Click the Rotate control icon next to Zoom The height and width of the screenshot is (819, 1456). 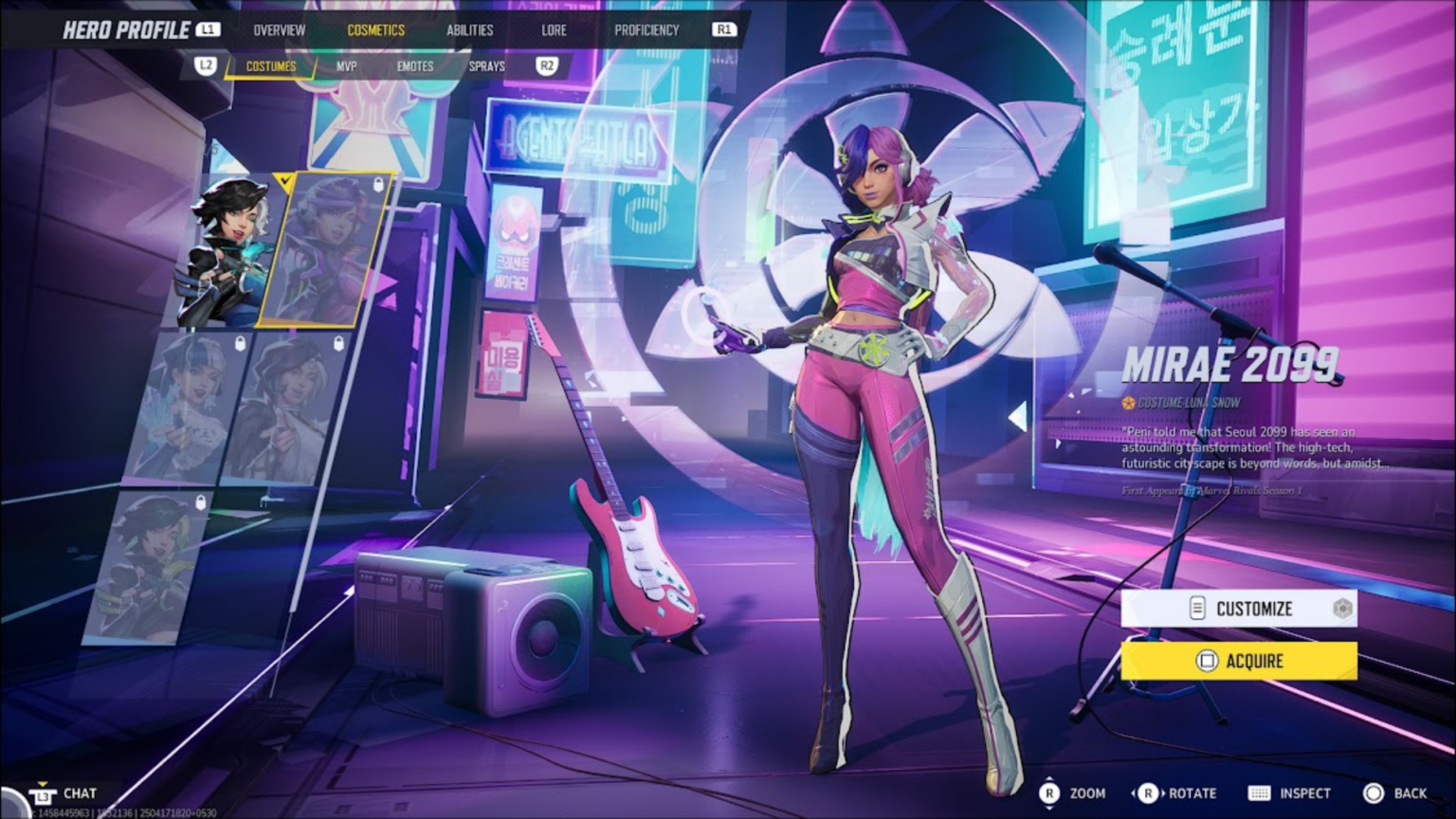pyautogui.click(x=1150, y=793)
